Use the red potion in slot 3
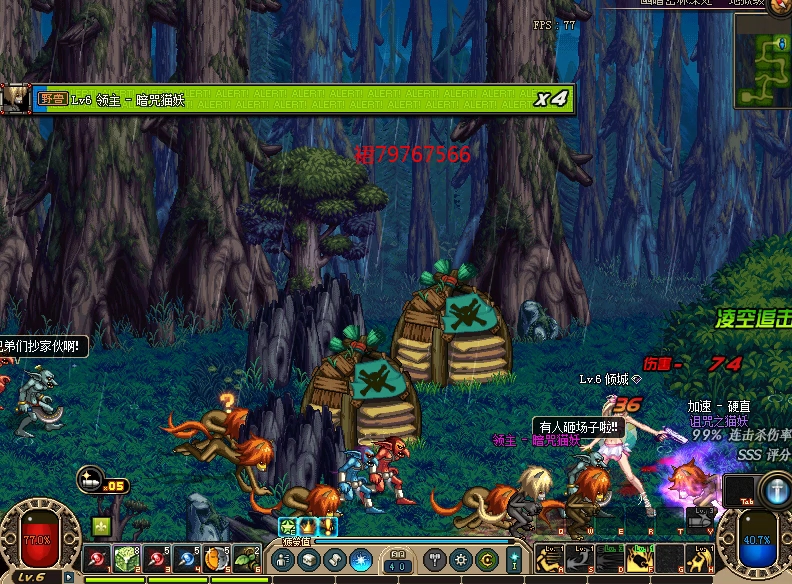Viewport: 792px width, 584px height. [157, 558]
